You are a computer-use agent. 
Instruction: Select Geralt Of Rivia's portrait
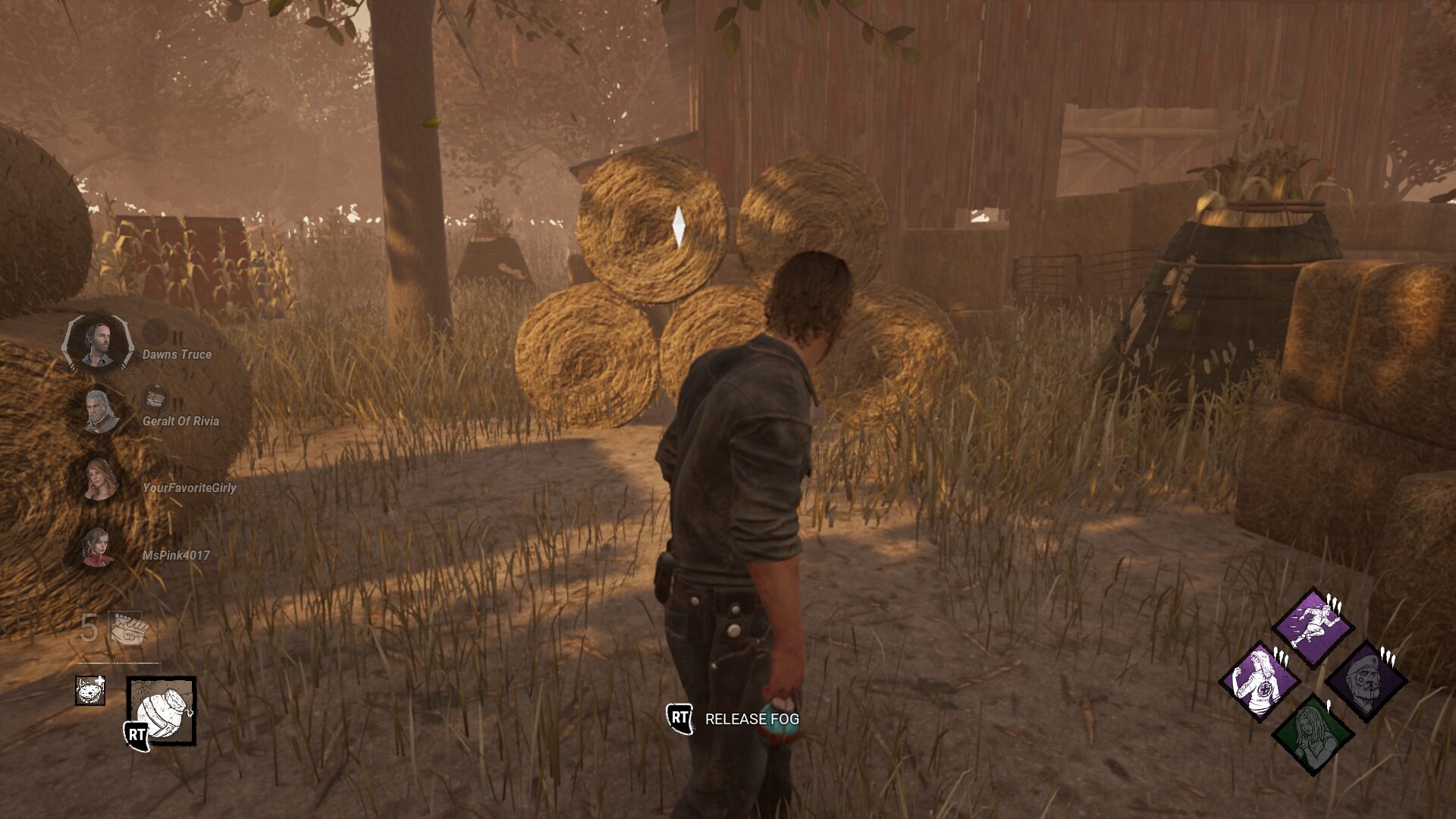pyautogui.click(x=99, y=412)
